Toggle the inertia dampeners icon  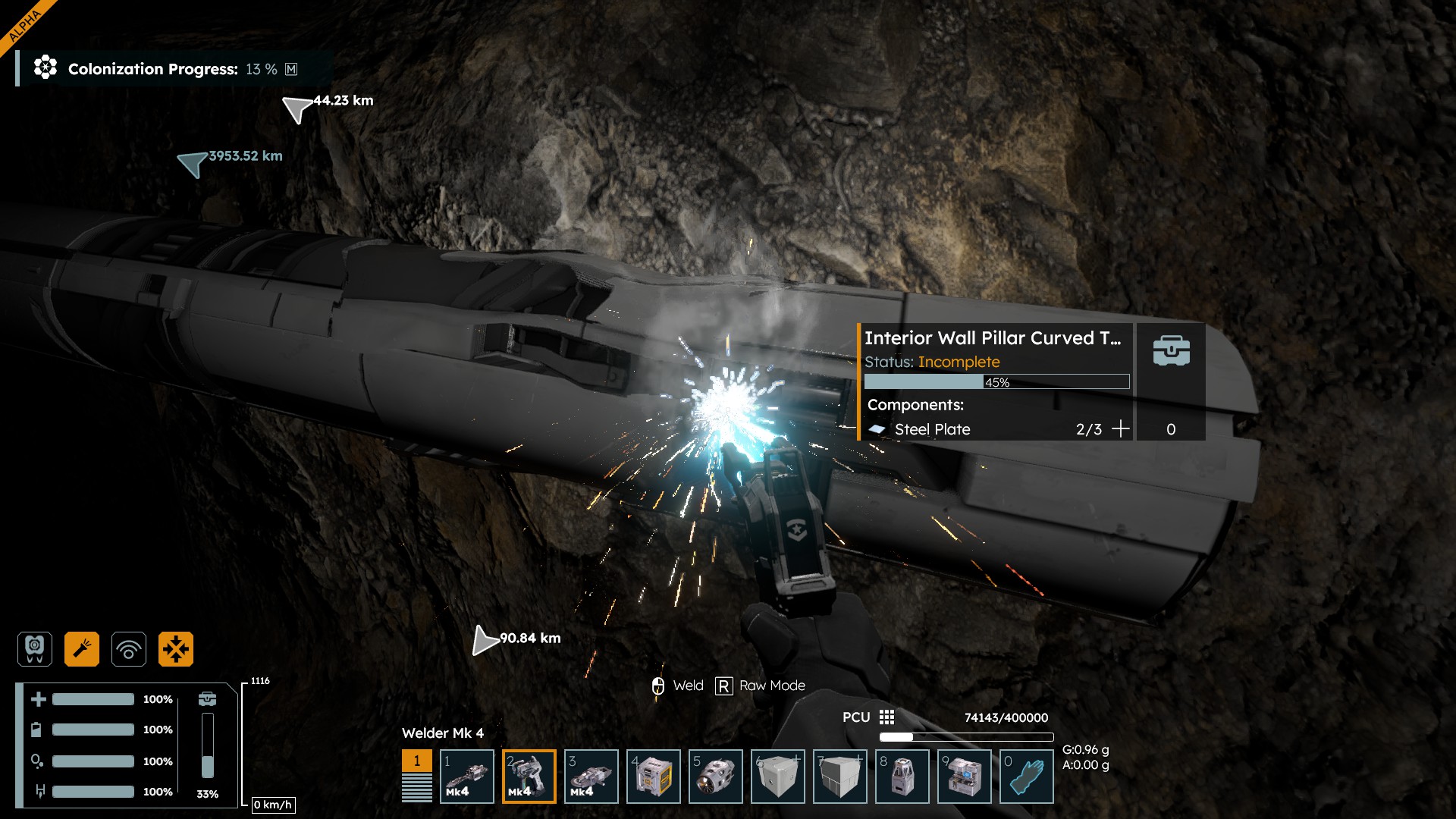pyautogui.click(x=176, y=649)
